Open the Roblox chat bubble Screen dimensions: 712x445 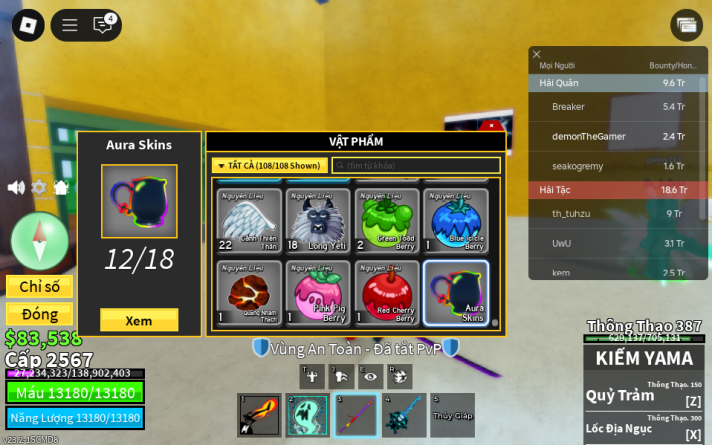click(x=102, y=25)
